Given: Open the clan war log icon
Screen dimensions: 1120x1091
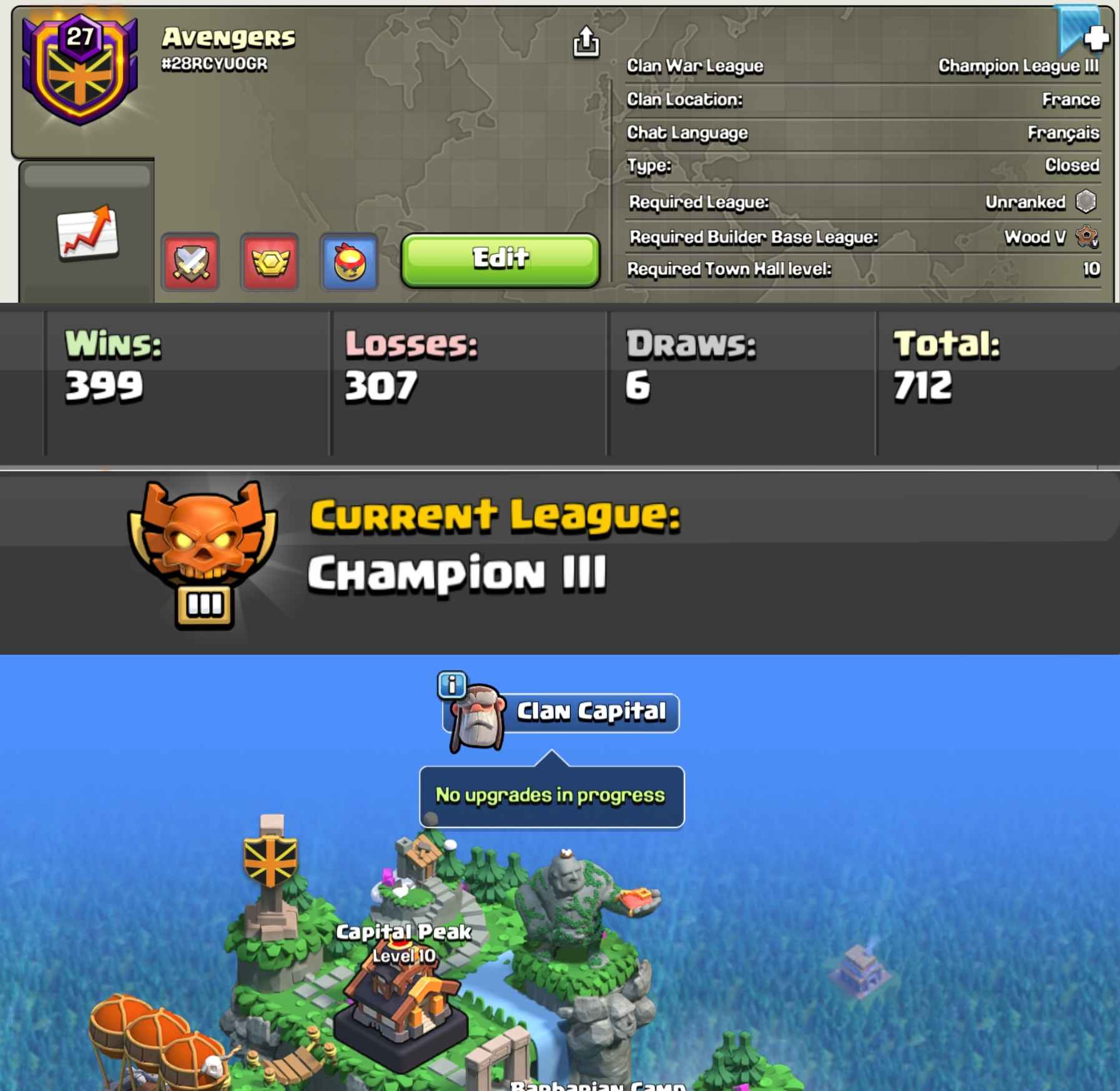Looking at the screenshot, I should point(189,262).
